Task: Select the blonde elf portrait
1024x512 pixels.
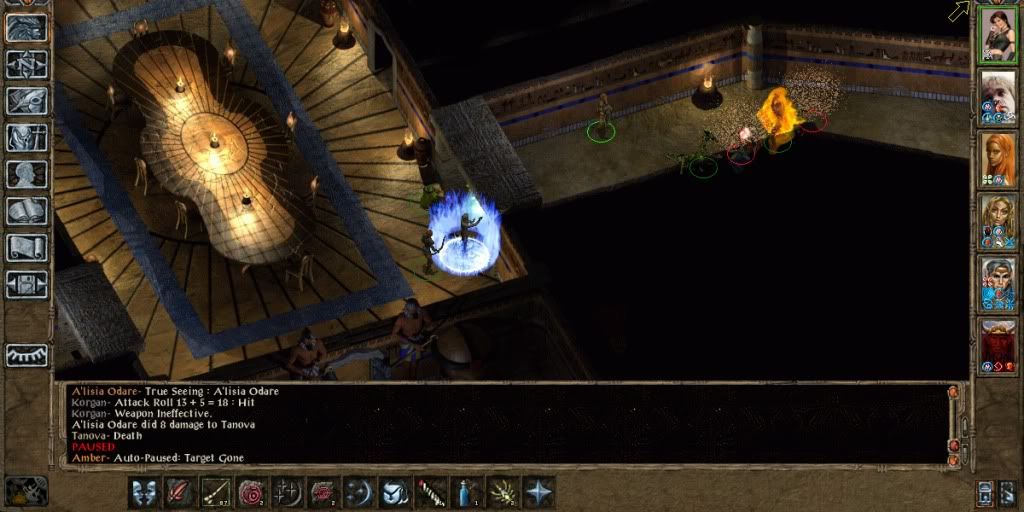Action: 997,220
